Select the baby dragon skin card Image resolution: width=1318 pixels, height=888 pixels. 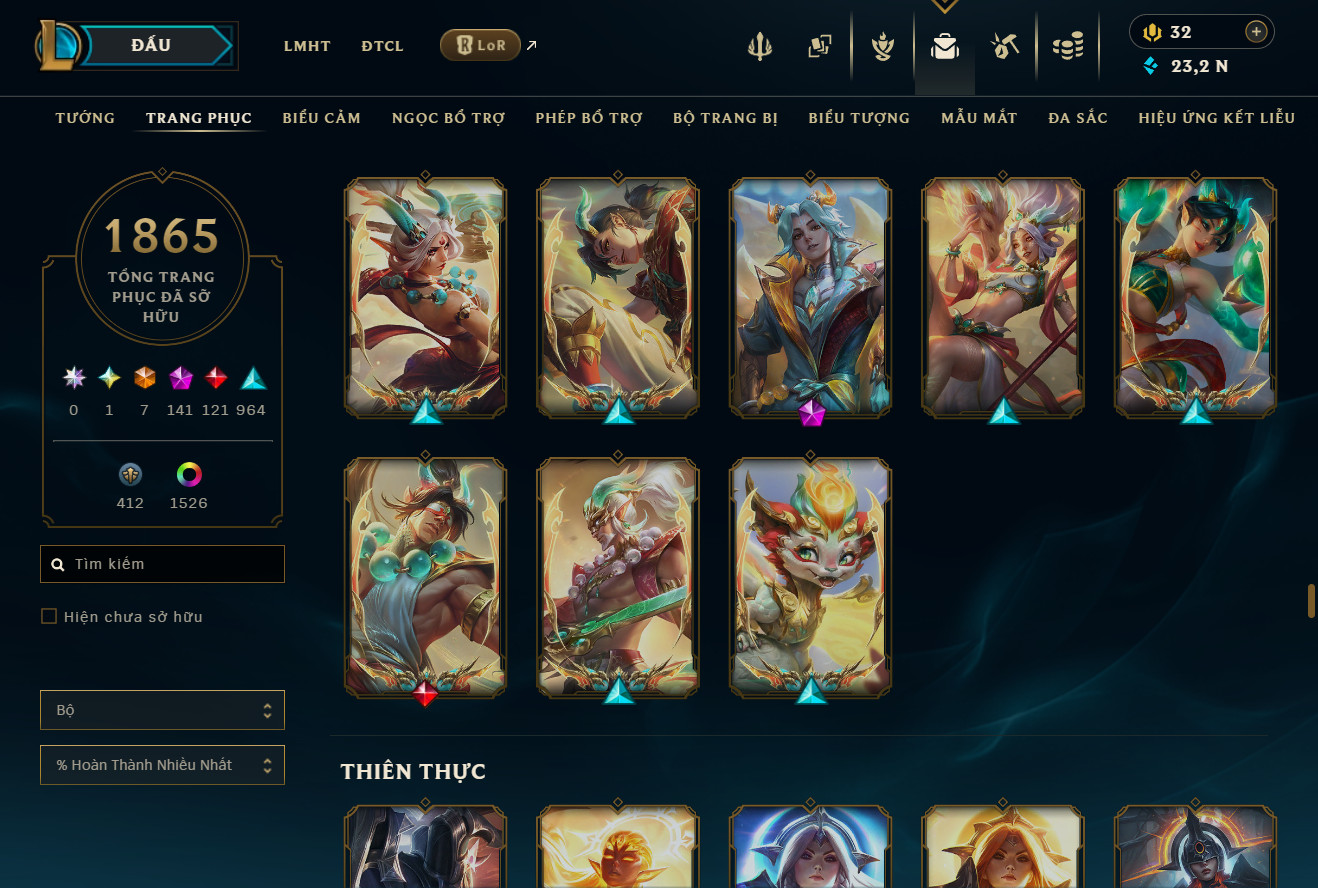coord(811,577)
